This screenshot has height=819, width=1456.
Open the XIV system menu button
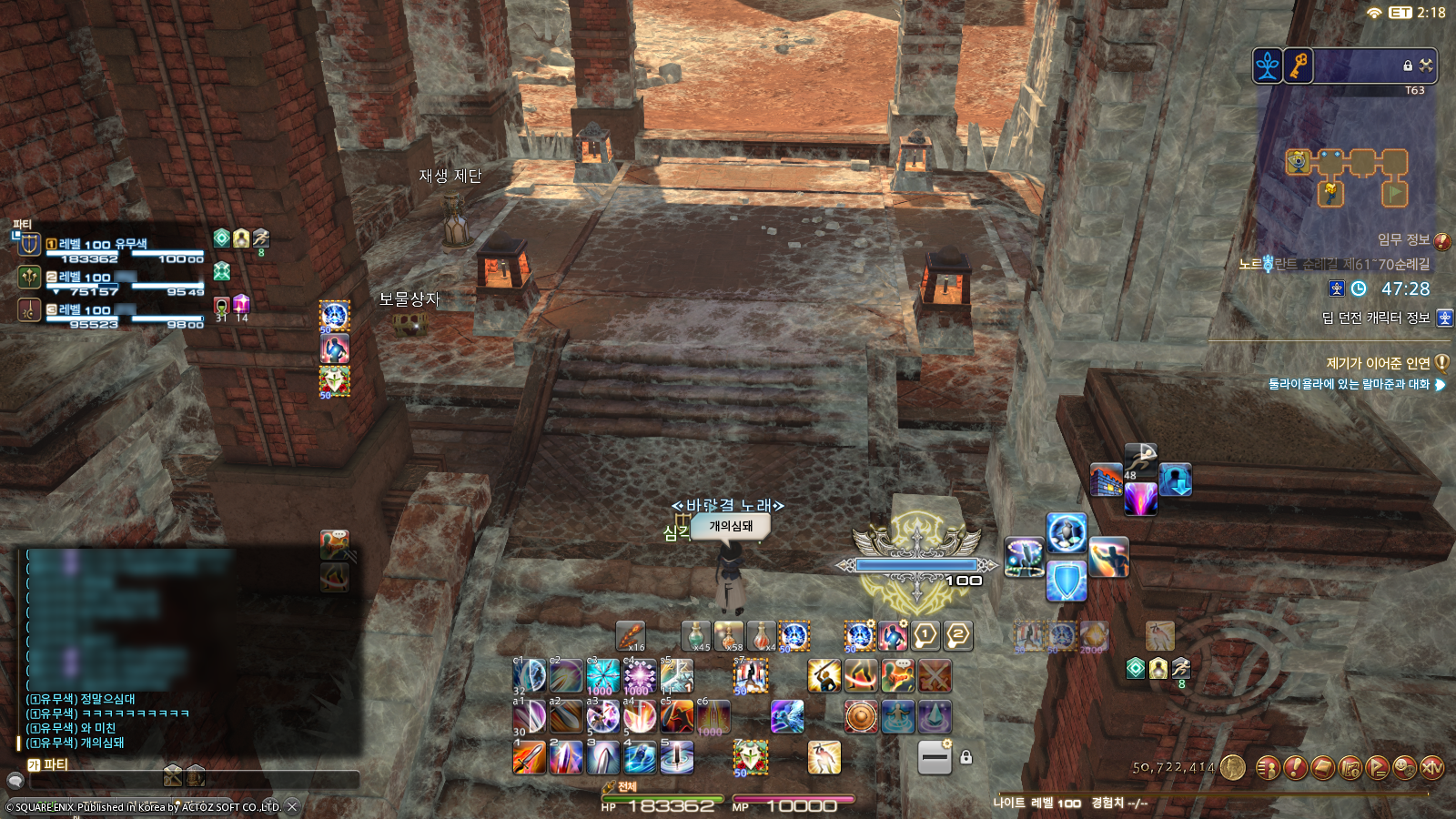[x=1431, y=768]
